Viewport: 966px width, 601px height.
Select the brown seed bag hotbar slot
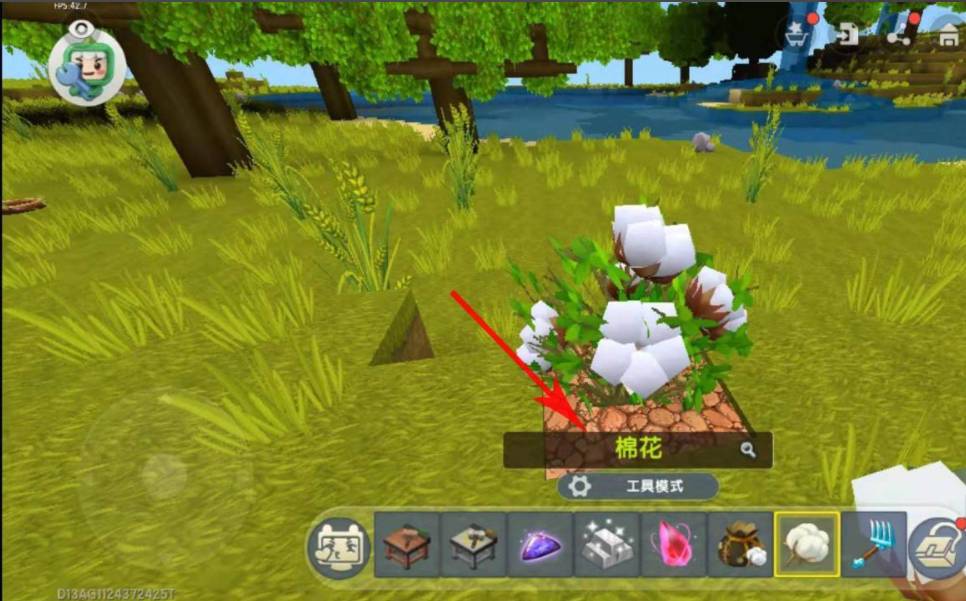tap(740, 545)
